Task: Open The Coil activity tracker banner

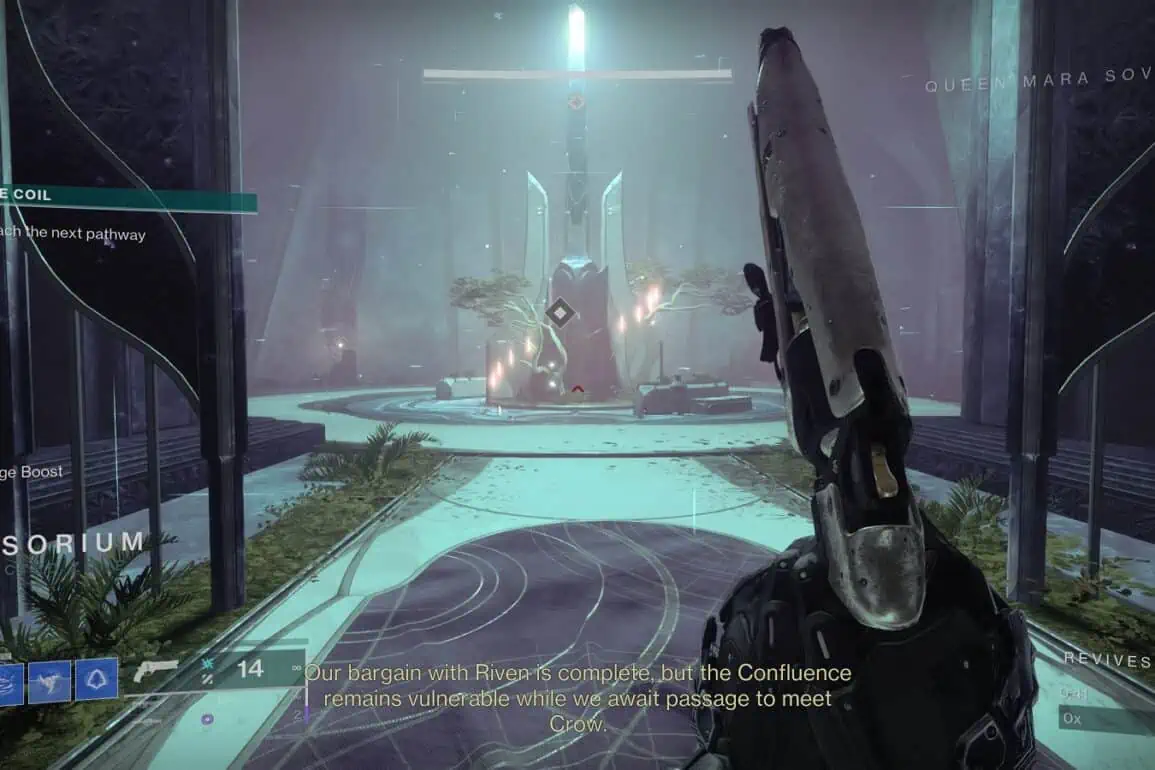Action: (x=127, y=197)
